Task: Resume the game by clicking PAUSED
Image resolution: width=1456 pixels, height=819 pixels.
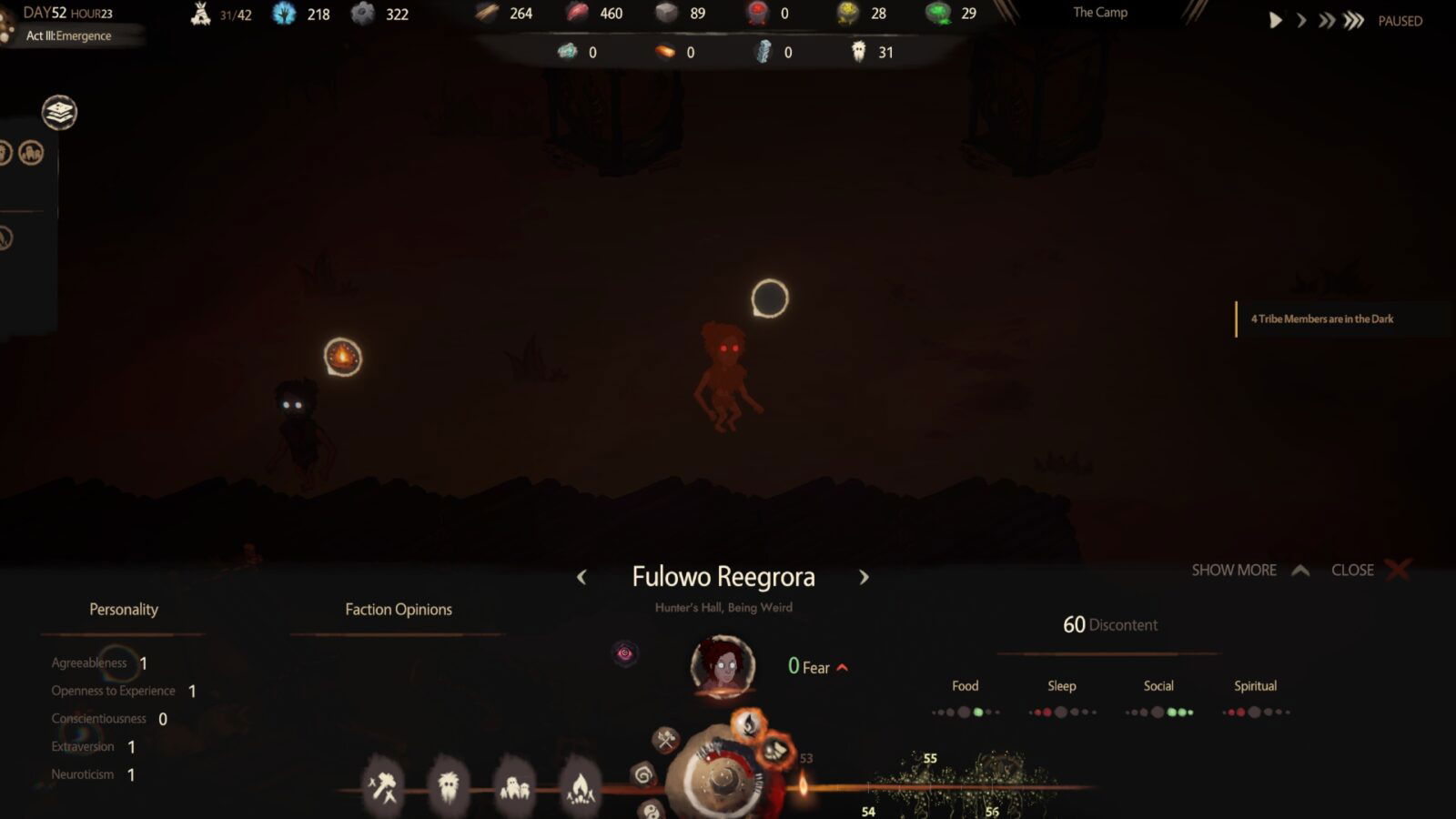Action: click(x=1399, y=20)
